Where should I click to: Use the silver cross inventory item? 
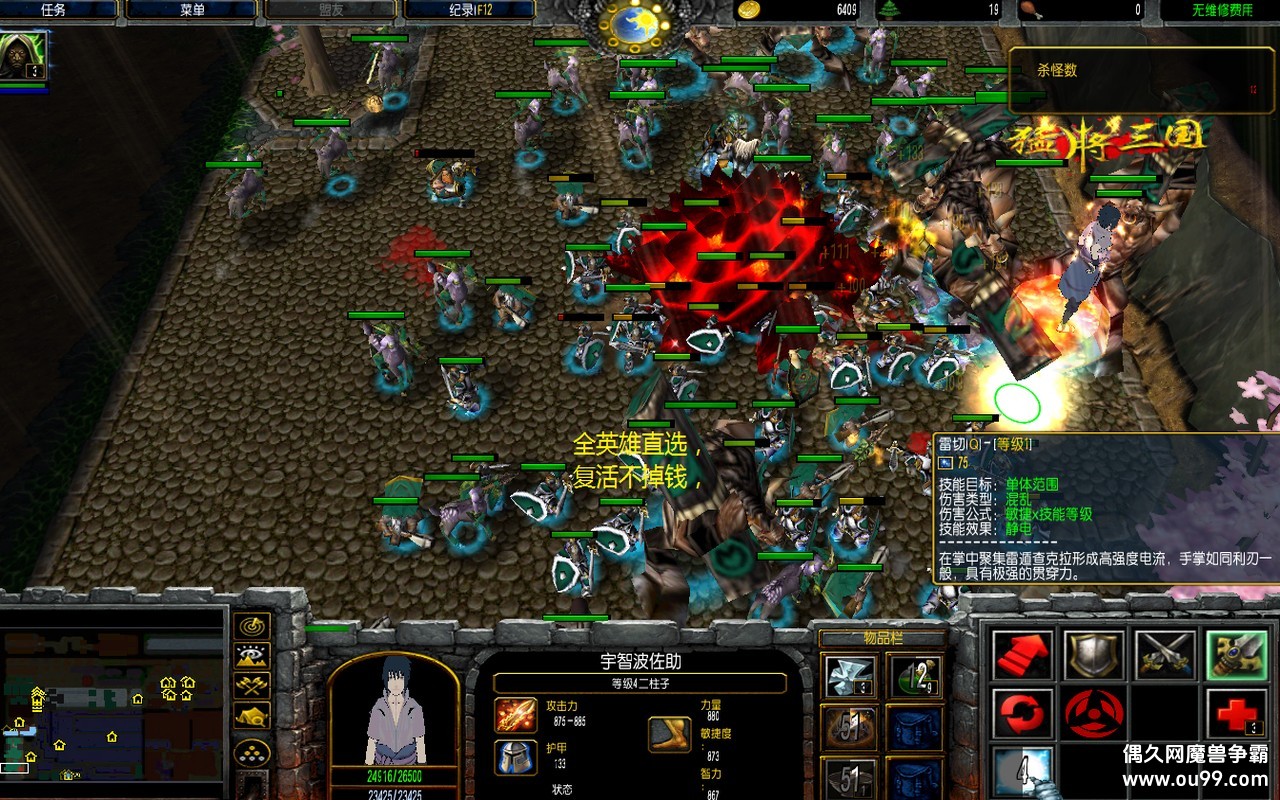coord(850,677)
